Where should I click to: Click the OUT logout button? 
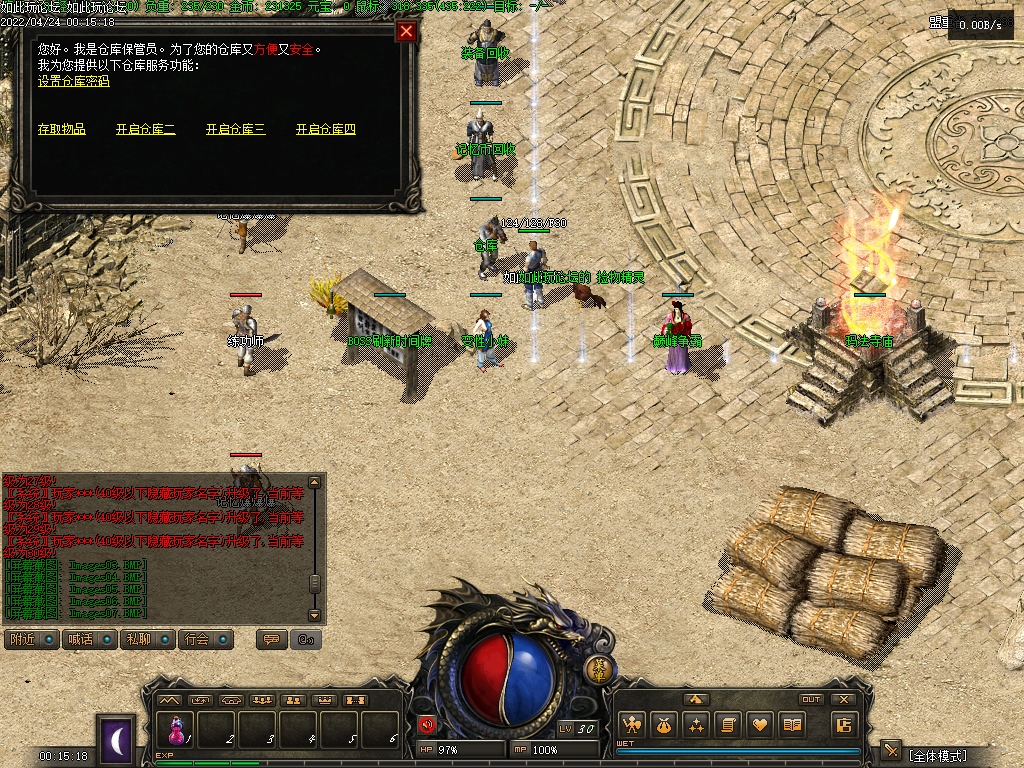(x=811, y=700)
